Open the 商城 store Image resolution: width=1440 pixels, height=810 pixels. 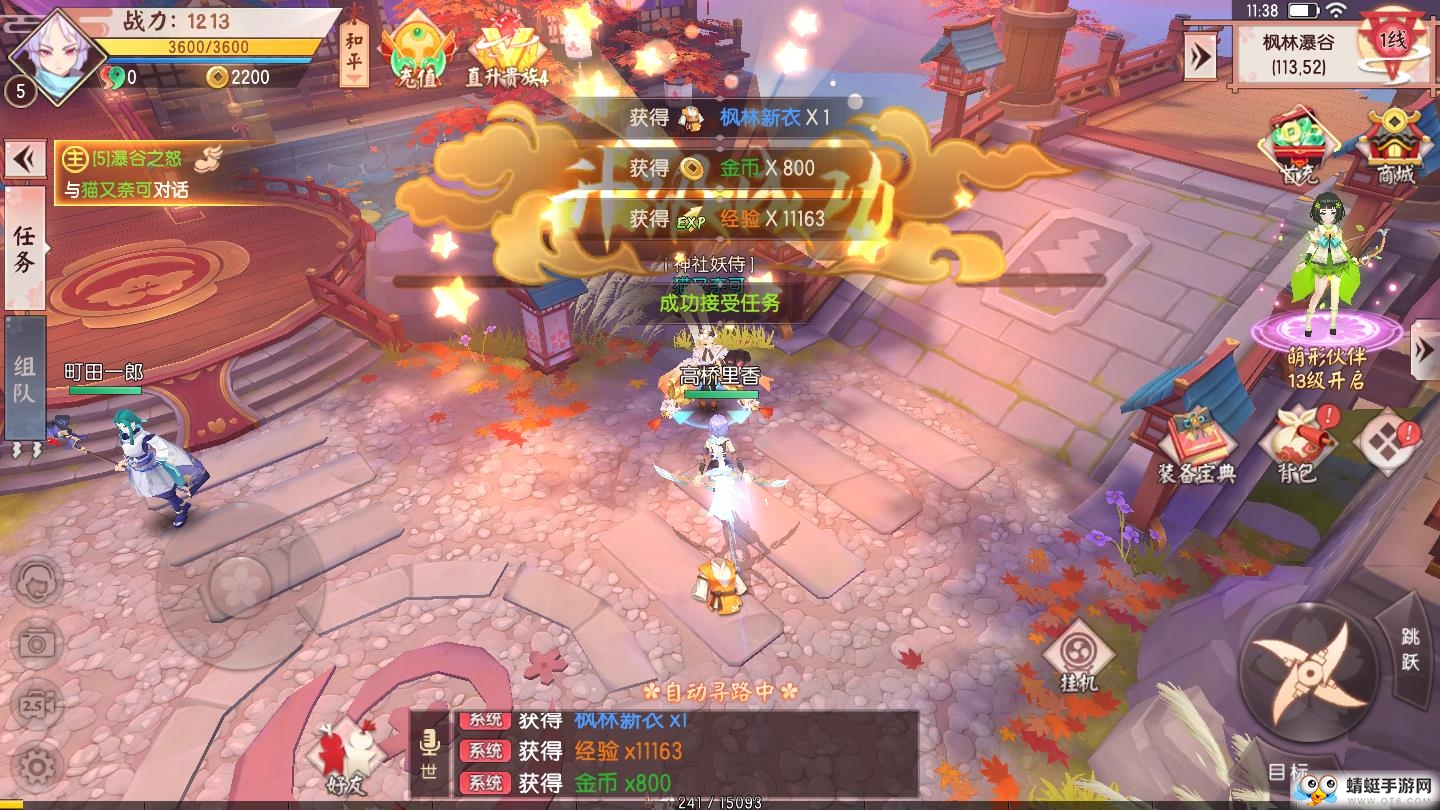click(x=1395, y=147)
